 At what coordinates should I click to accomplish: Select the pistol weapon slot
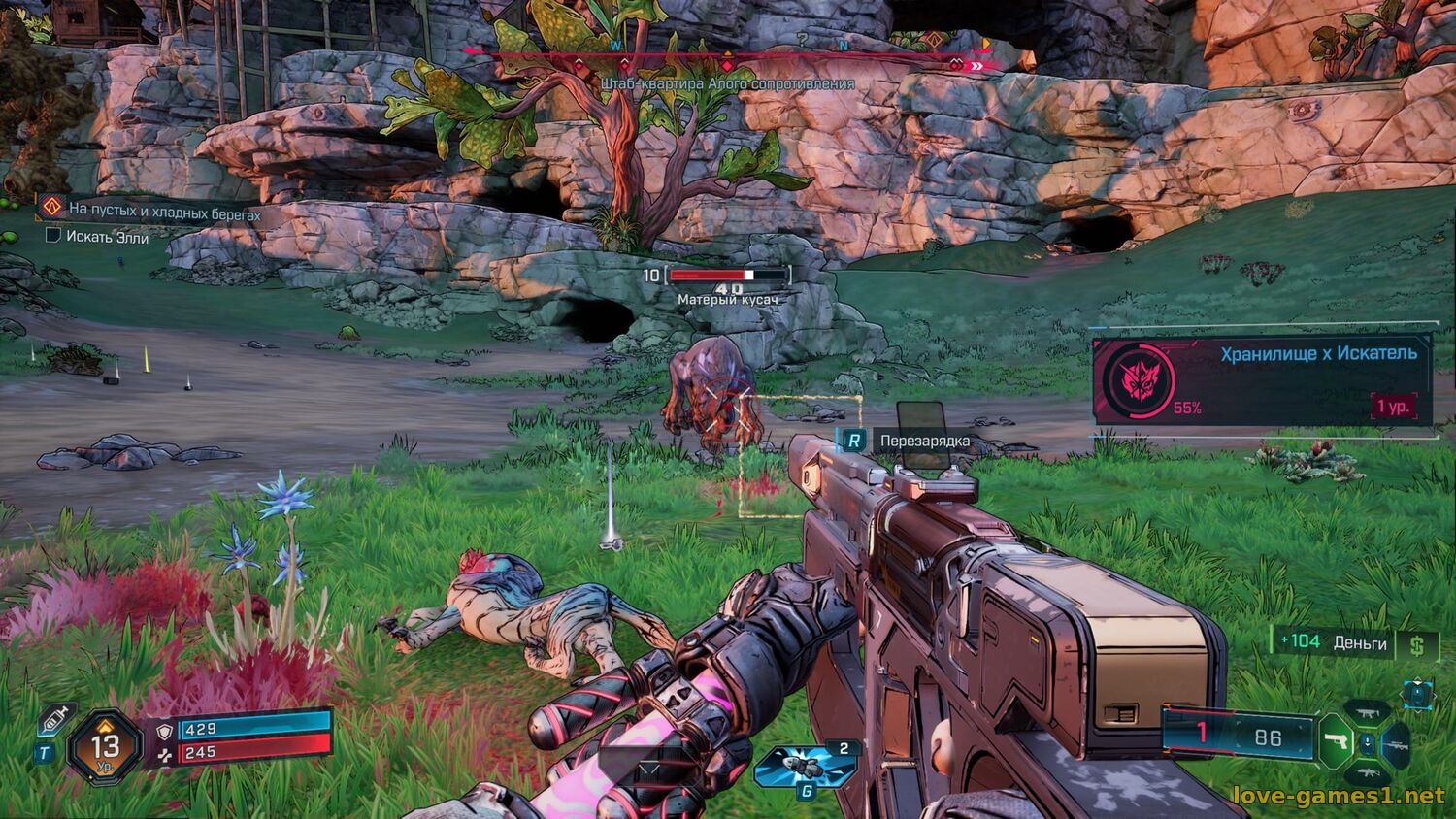(x=1335, y=743)
